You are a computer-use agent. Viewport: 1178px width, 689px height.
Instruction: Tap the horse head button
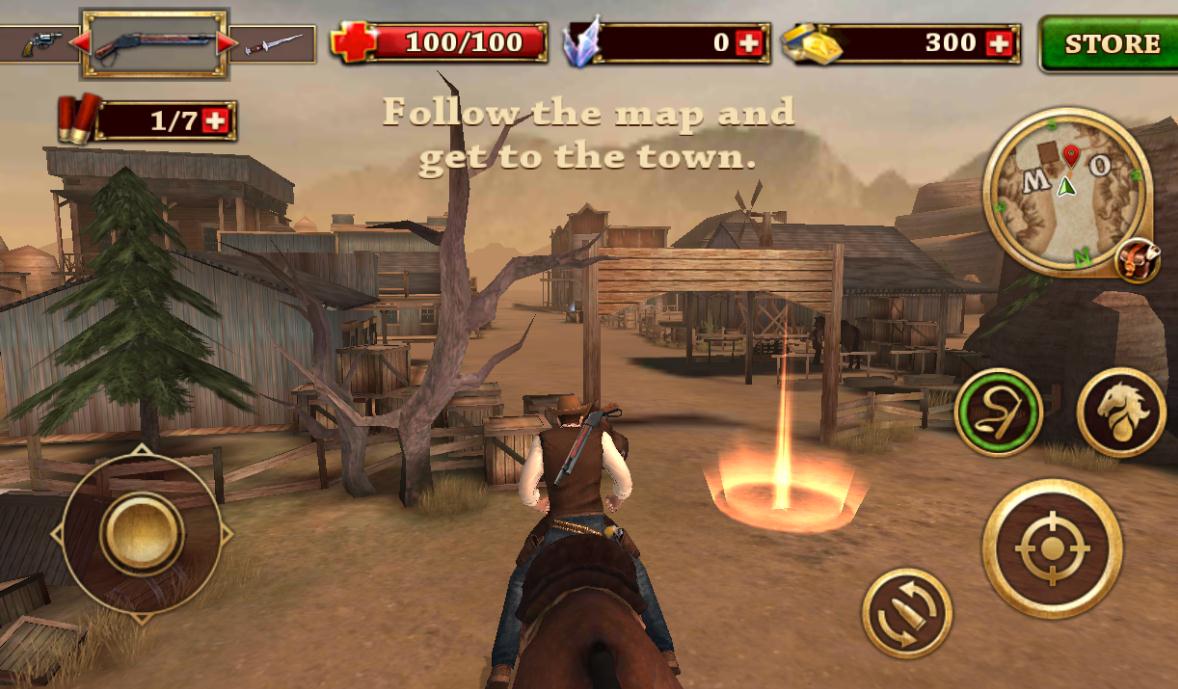point(1121,412)
